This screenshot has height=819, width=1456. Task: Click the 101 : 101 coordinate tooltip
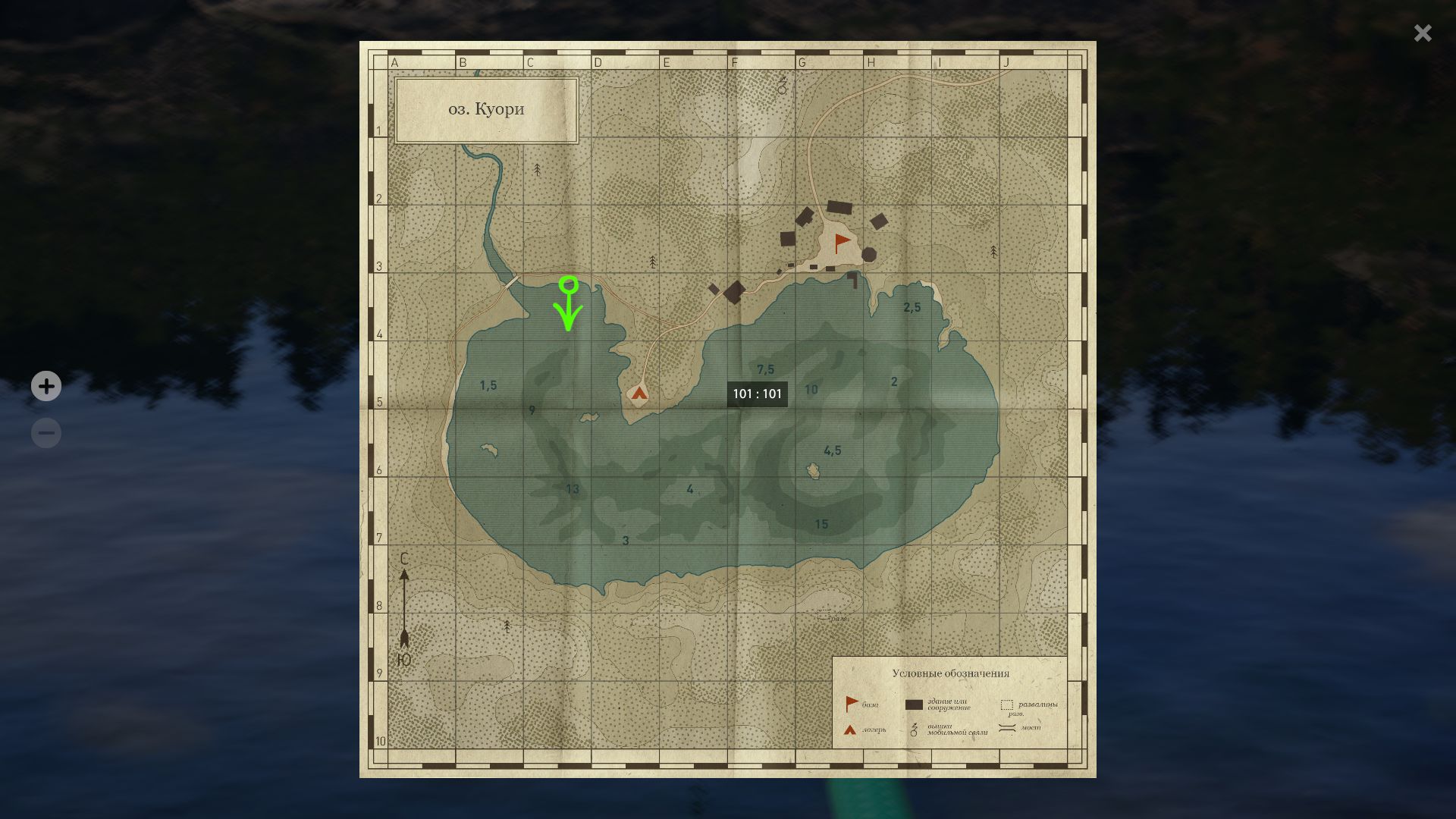point(758,394)
